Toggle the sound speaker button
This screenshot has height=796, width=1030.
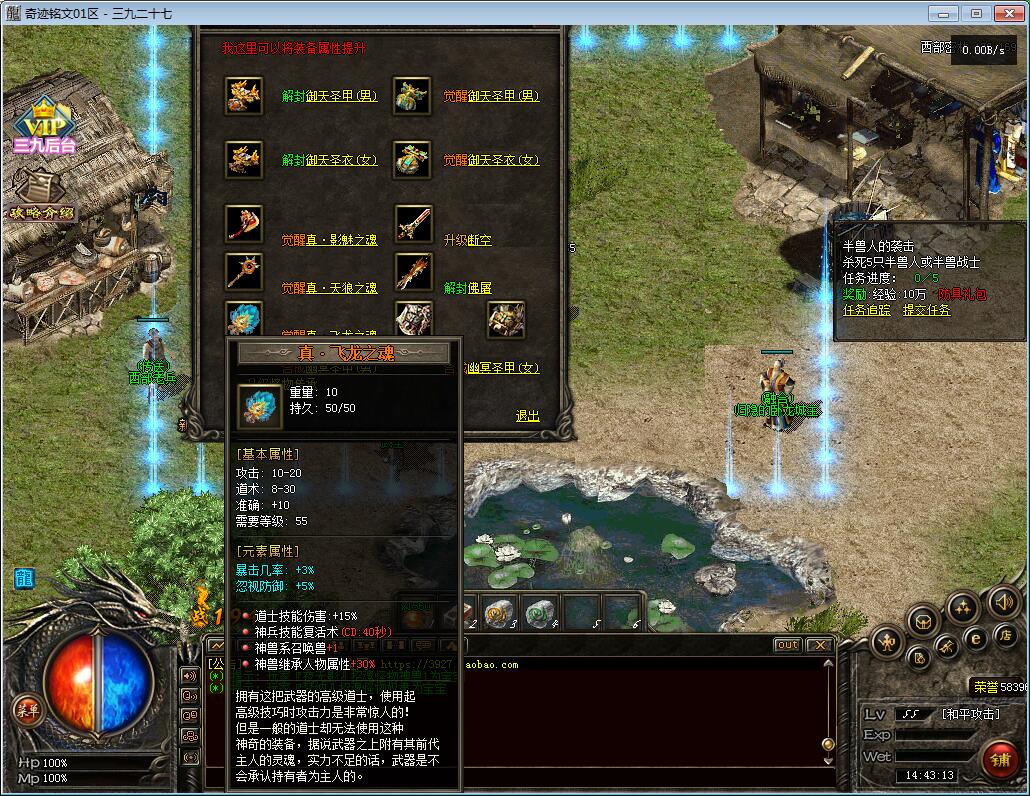[x=1003, y=602]
